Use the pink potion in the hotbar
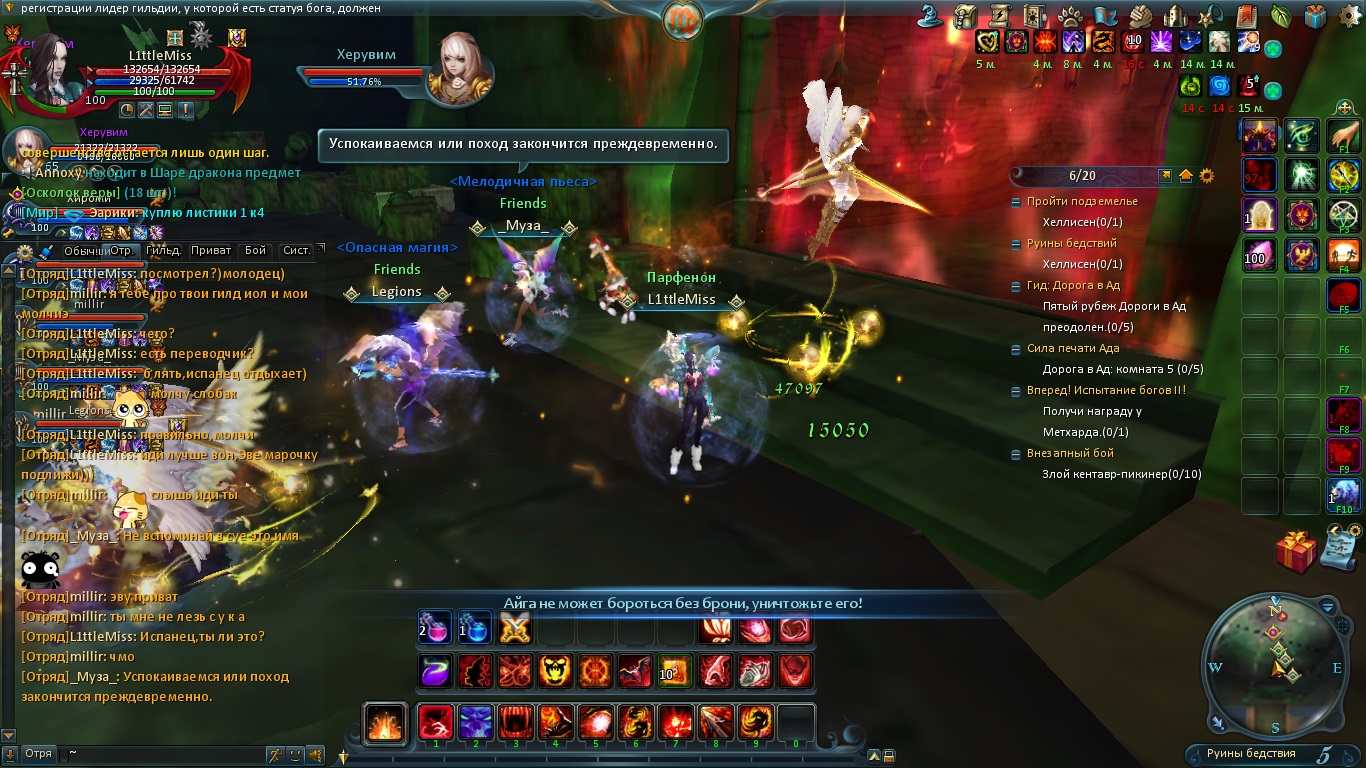Image resolution: width=1366 pixels, height=768 pixels. pos(435,628)
